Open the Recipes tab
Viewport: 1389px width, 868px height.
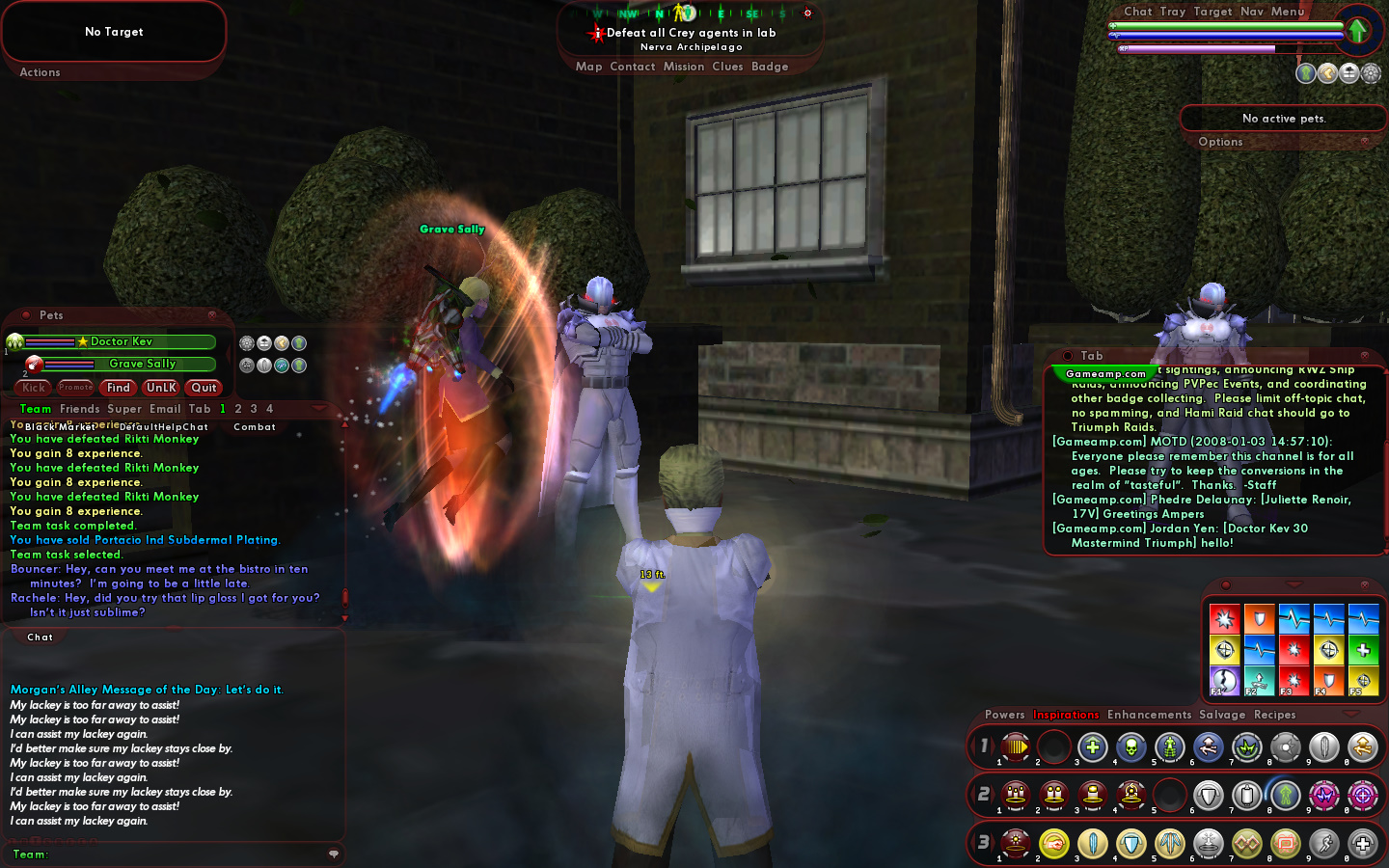[1274, 715]
